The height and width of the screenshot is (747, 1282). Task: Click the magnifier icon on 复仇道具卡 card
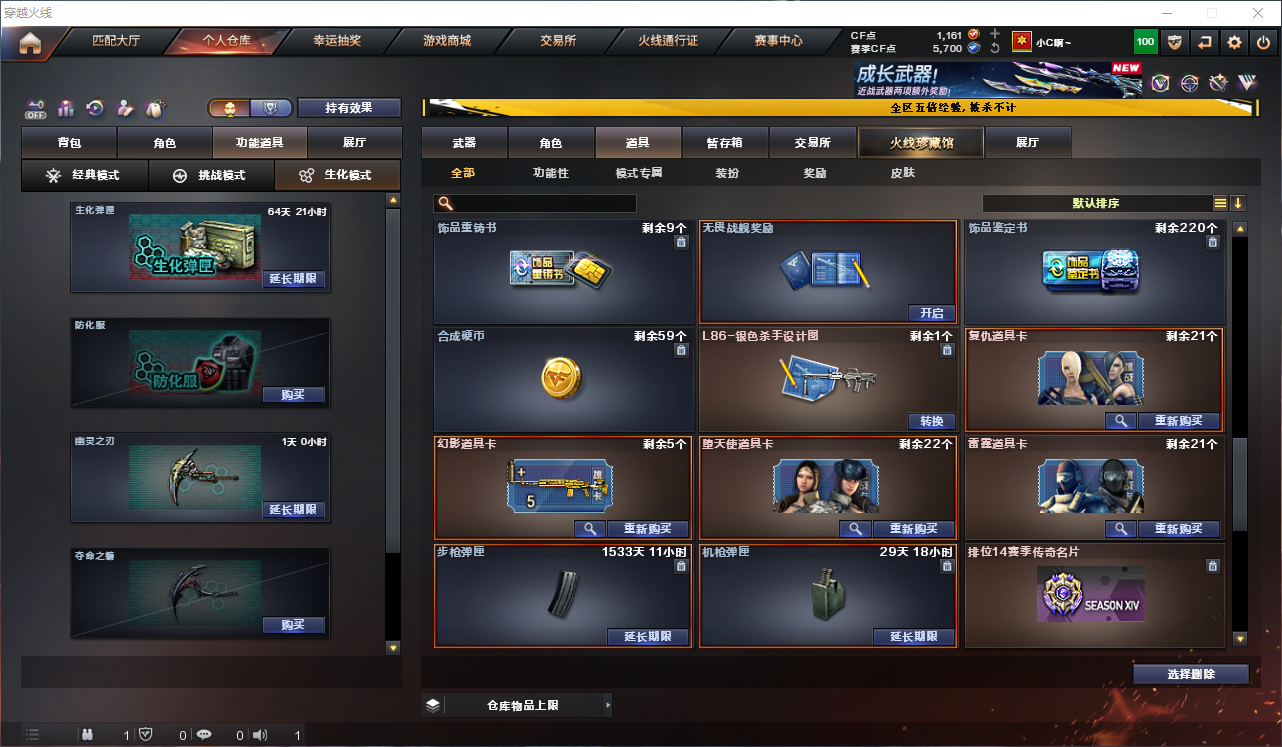click(1120, 421)
